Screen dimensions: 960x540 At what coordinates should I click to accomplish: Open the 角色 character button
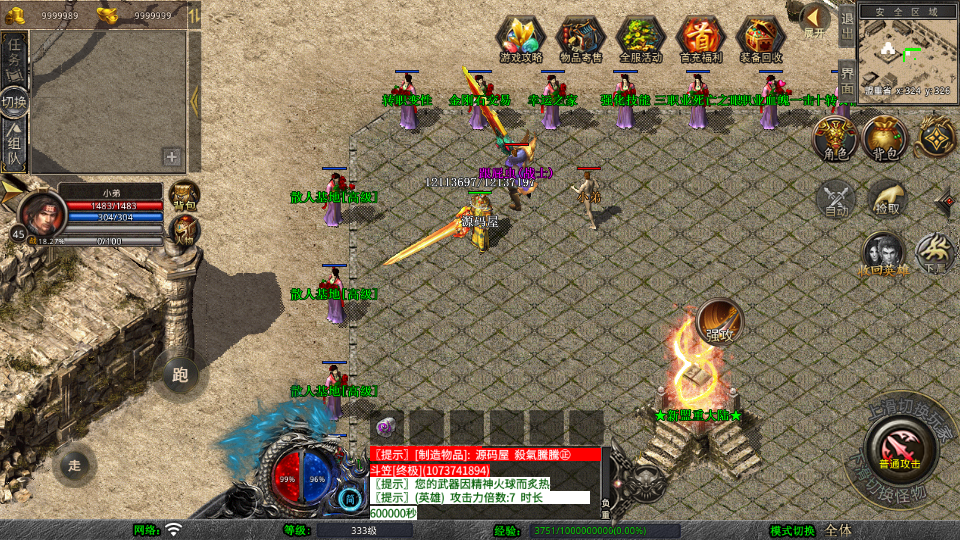click(835, 138)
